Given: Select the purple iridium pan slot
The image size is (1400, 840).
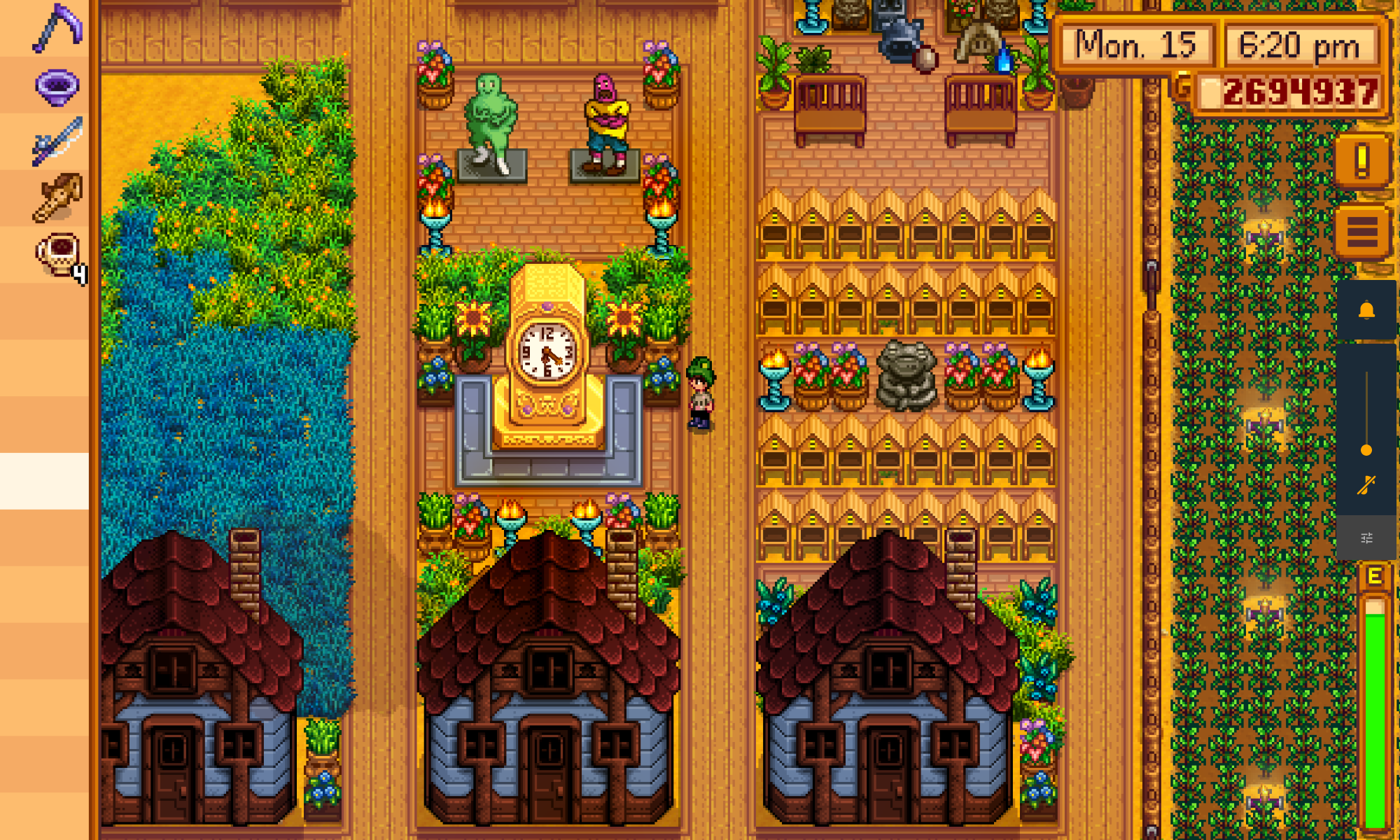Looking at the screenshot, I should [57, 87].
